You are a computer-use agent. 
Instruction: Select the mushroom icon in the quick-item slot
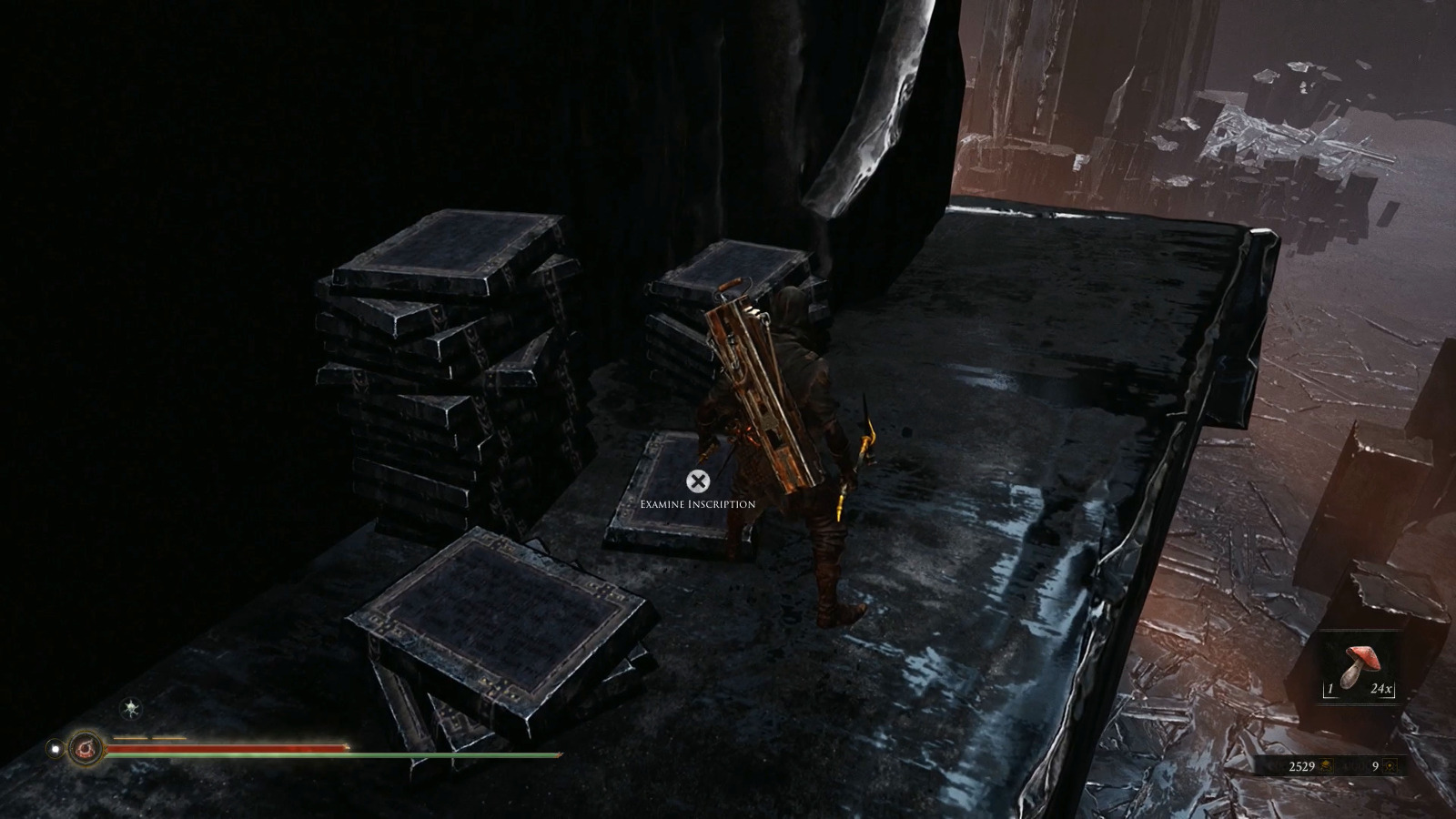coord(1360,664)
